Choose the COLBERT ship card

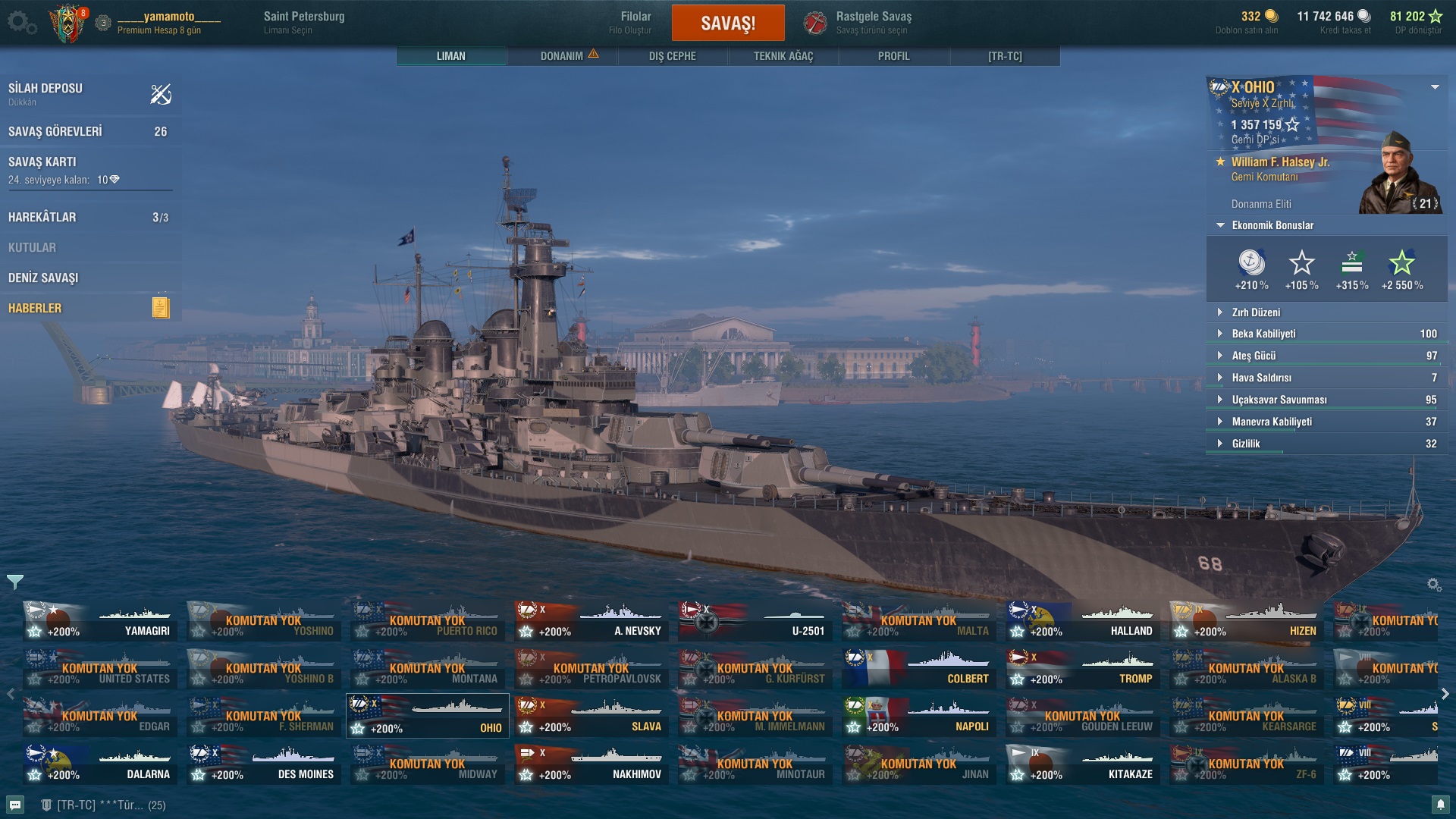[x=918, y=669]
